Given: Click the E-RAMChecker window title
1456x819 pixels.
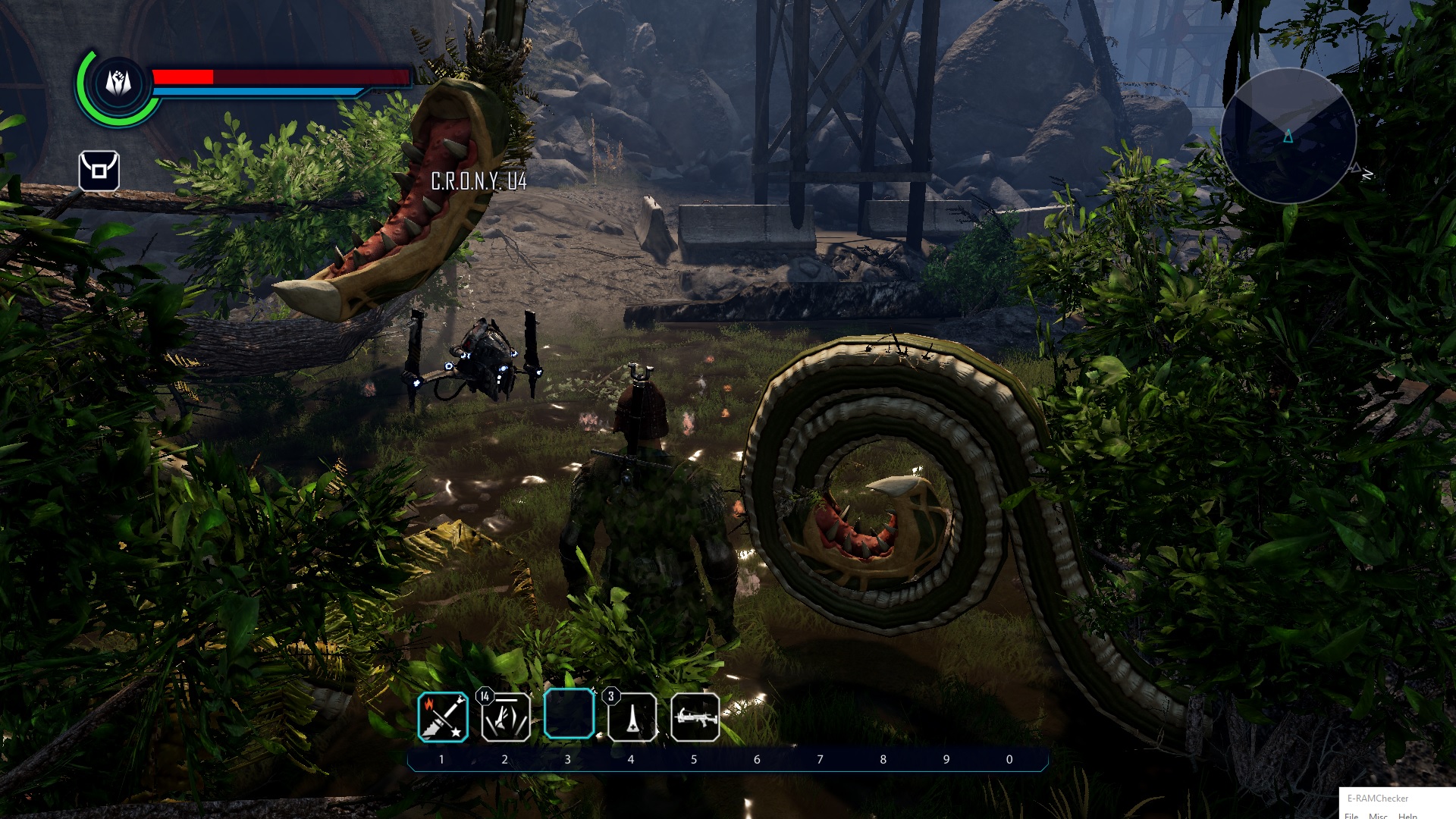Looking at the screenshot, I should pos(1378,798).
